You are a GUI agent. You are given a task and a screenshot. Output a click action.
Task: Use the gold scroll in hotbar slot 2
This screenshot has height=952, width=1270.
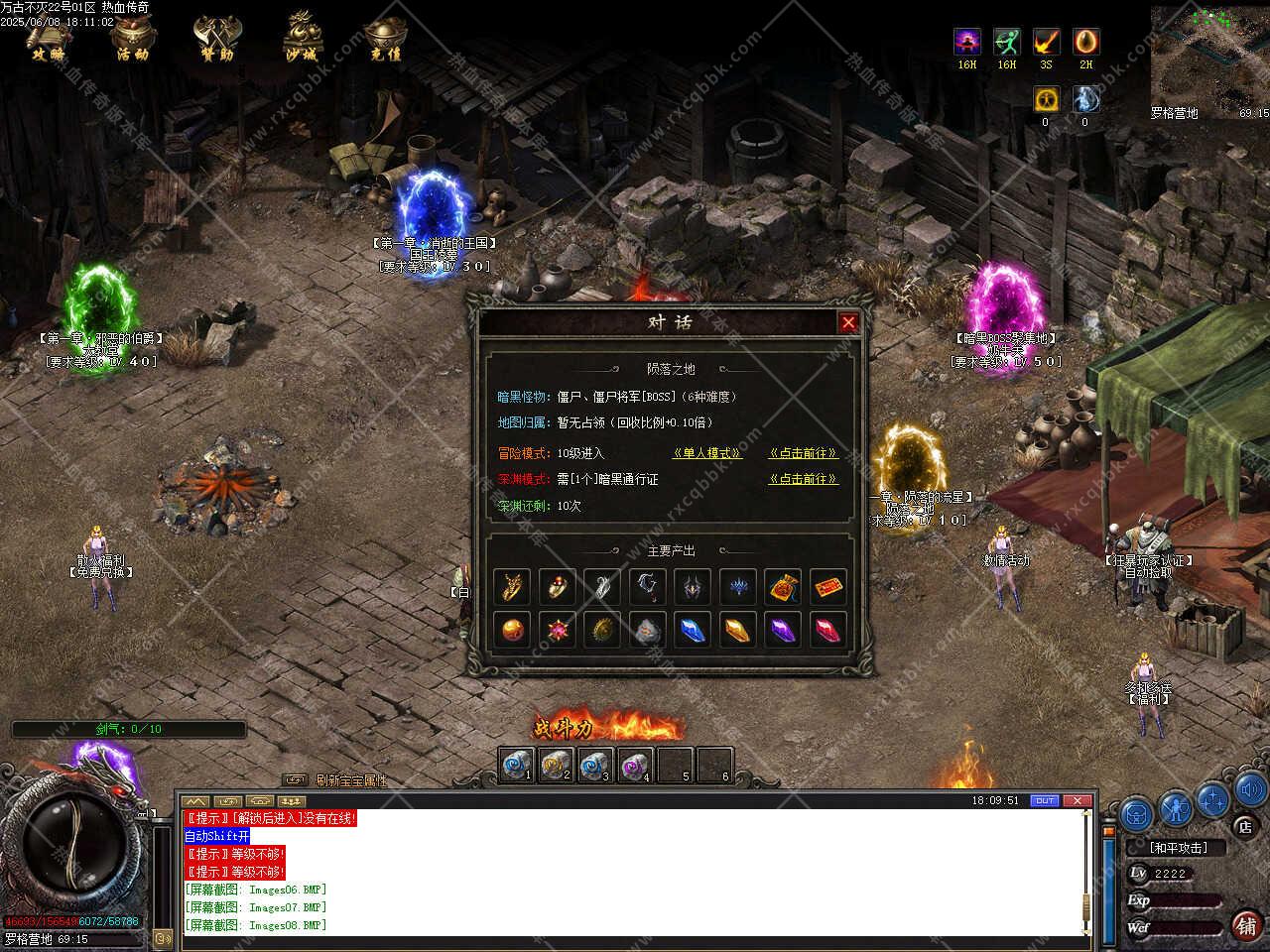click(556, 765)
